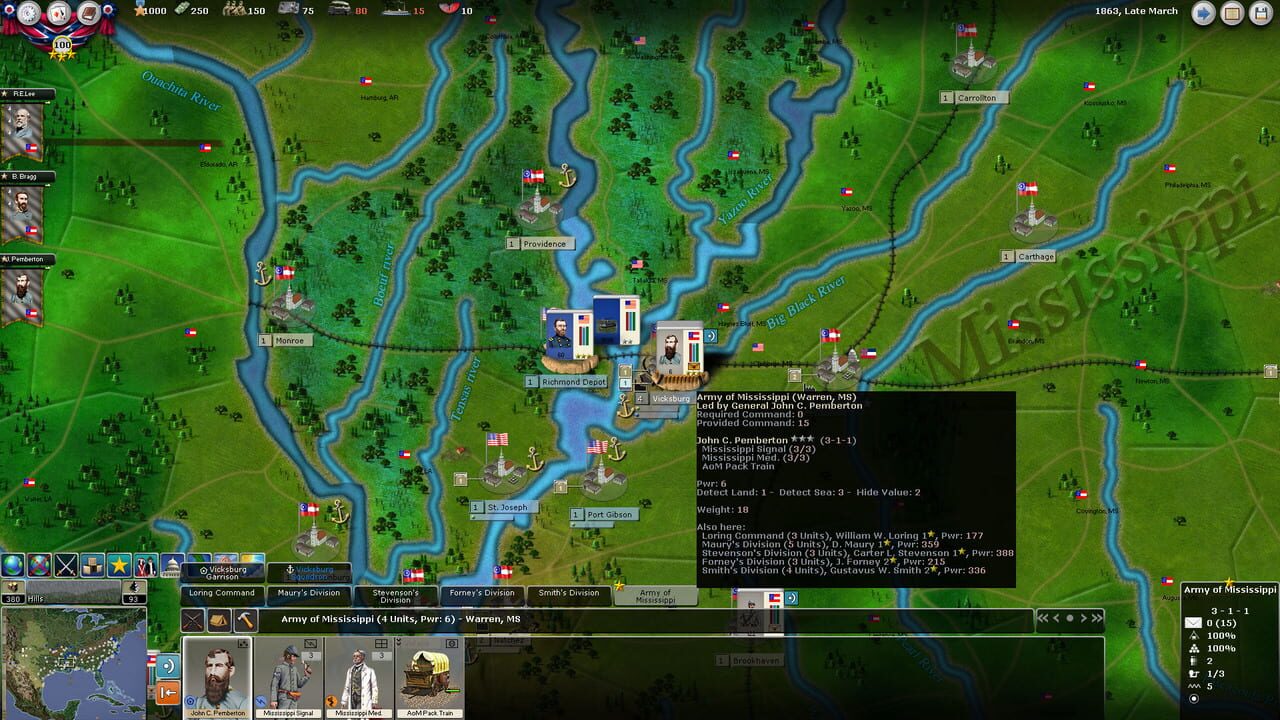Jump to first stack with double-left chevron

tap(1043, 616)
